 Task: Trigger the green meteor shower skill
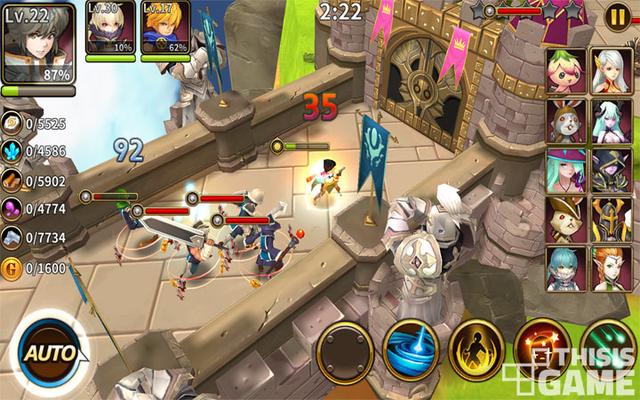[x=605, y=350]
